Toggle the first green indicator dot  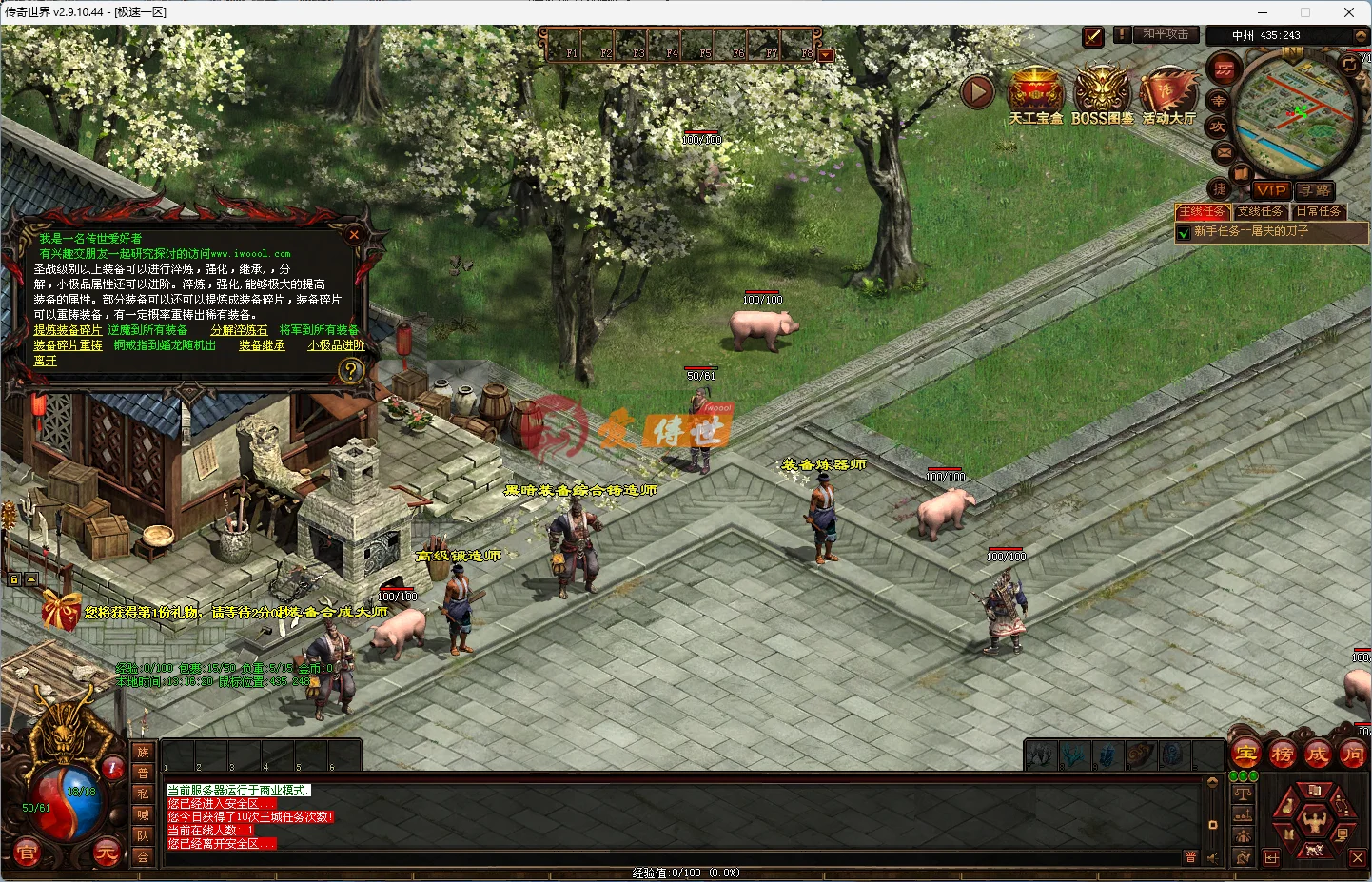point(1234,775)
